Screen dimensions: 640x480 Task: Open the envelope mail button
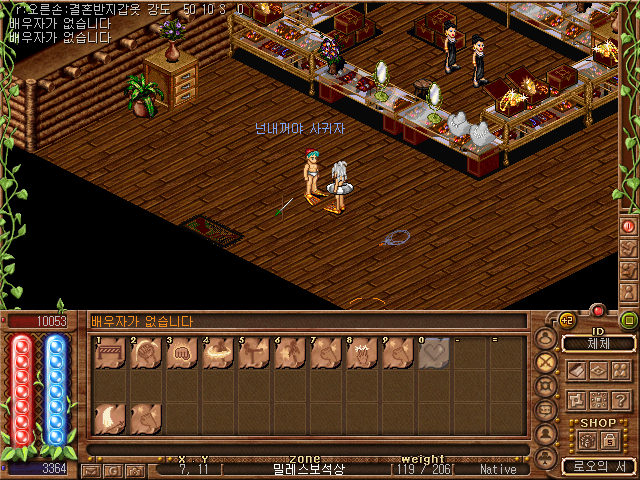(x=91, y=470)
